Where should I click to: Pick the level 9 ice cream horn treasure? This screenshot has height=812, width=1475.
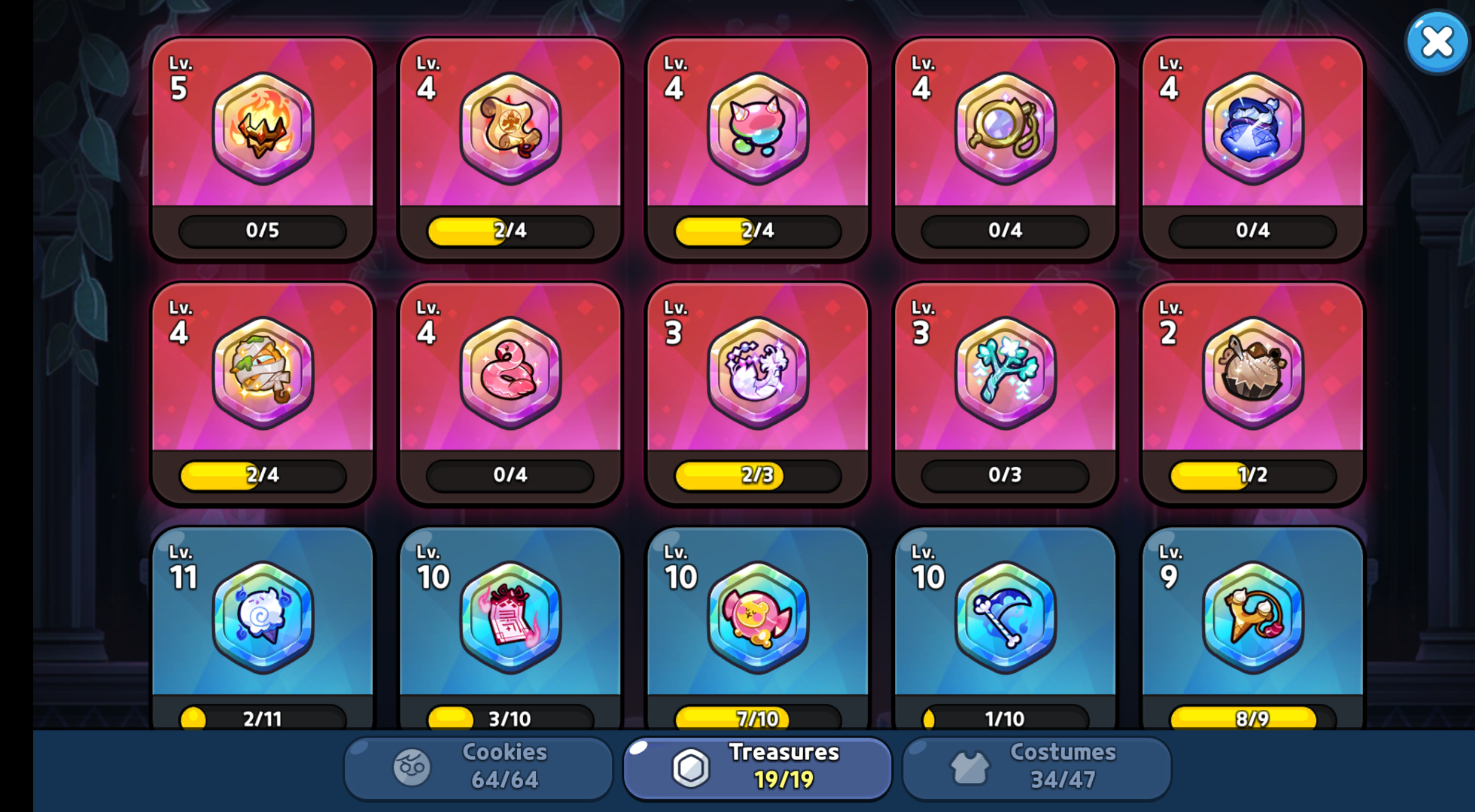tap(1252, 629)
